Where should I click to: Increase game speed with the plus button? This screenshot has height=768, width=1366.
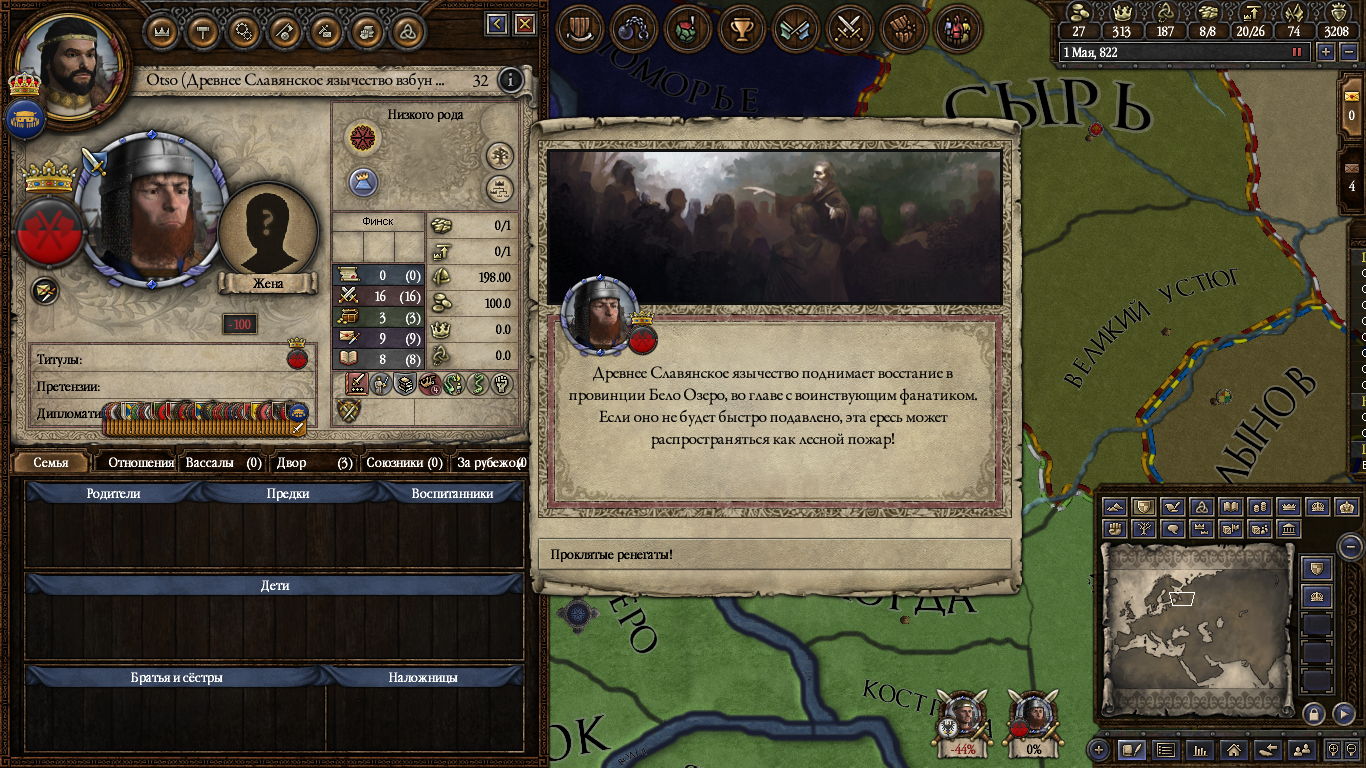pos(1326,52)
